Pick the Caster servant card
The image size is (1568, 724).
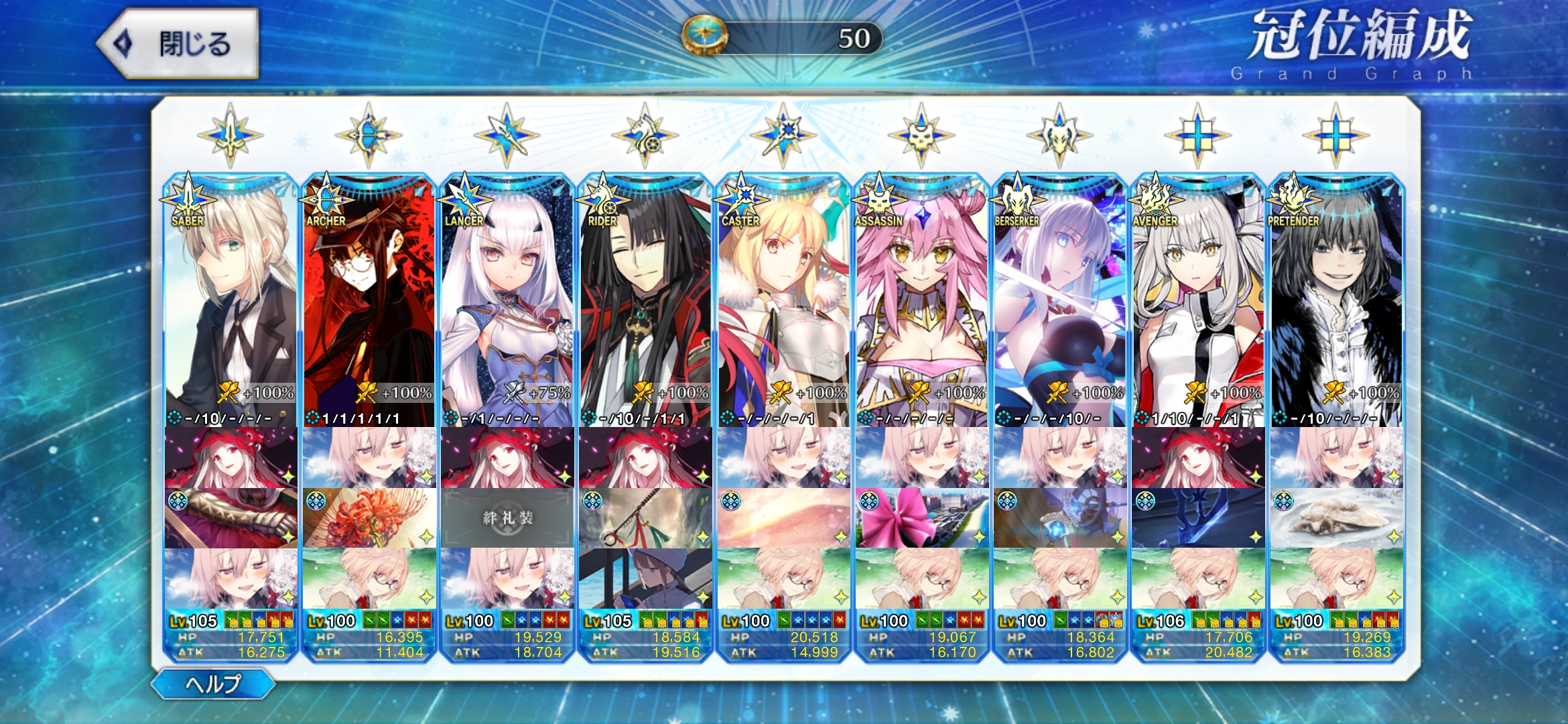click(x=783, y=302)
